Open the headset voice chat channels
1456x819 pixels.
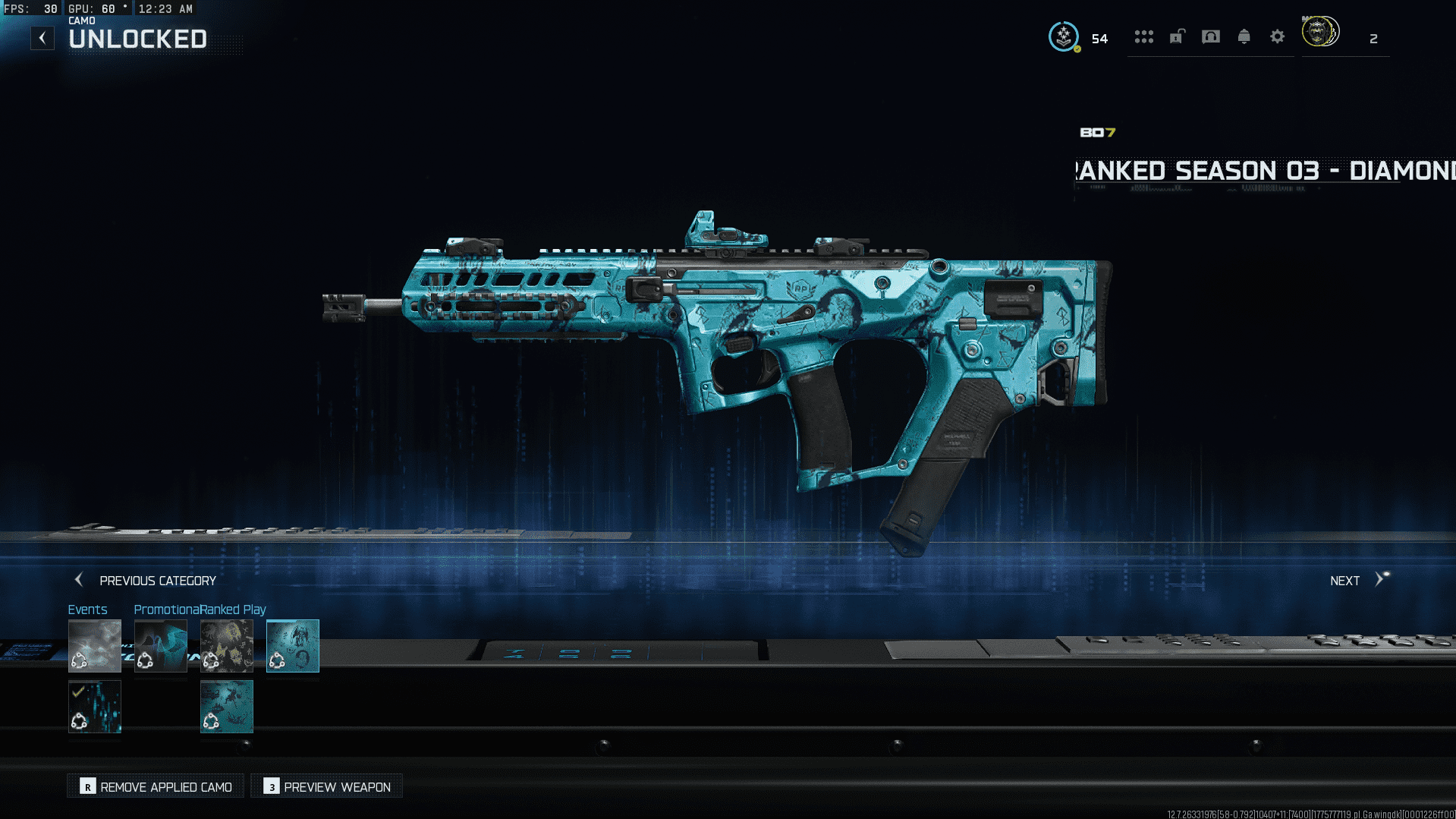[x=1211, y=37]
